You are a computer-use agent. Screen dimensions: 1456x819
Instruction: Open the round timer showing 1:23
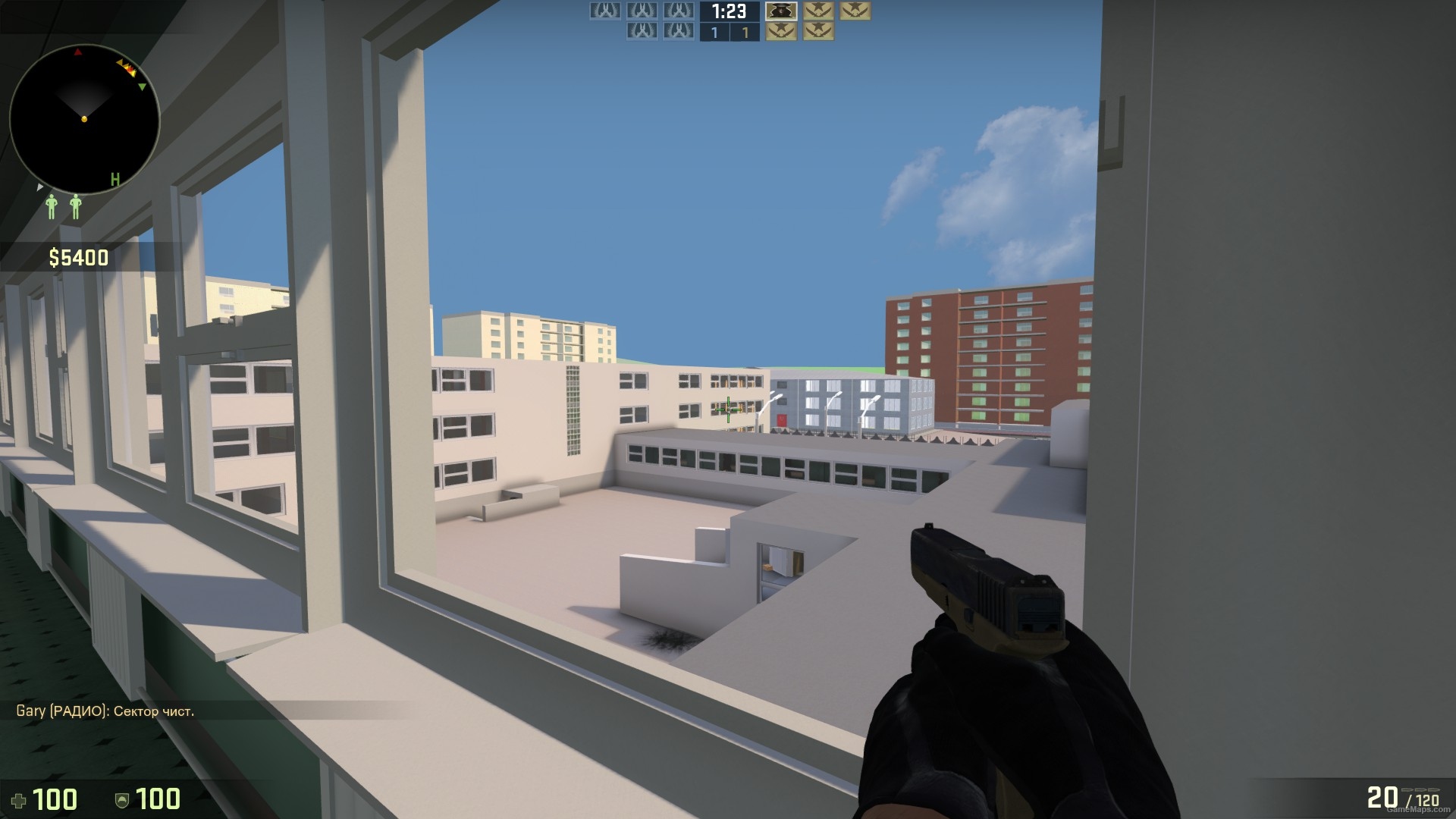pos(728,11)
